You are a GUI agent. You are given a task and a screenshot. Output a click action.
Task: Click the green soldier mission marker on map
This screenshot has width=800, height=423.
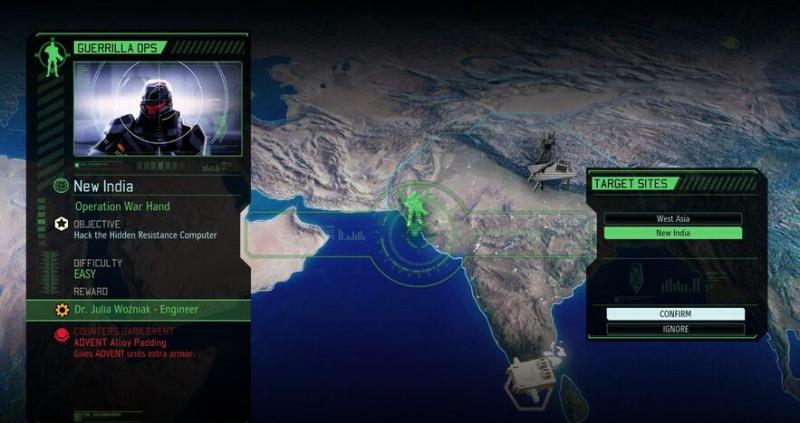click(x=413, y=208)
